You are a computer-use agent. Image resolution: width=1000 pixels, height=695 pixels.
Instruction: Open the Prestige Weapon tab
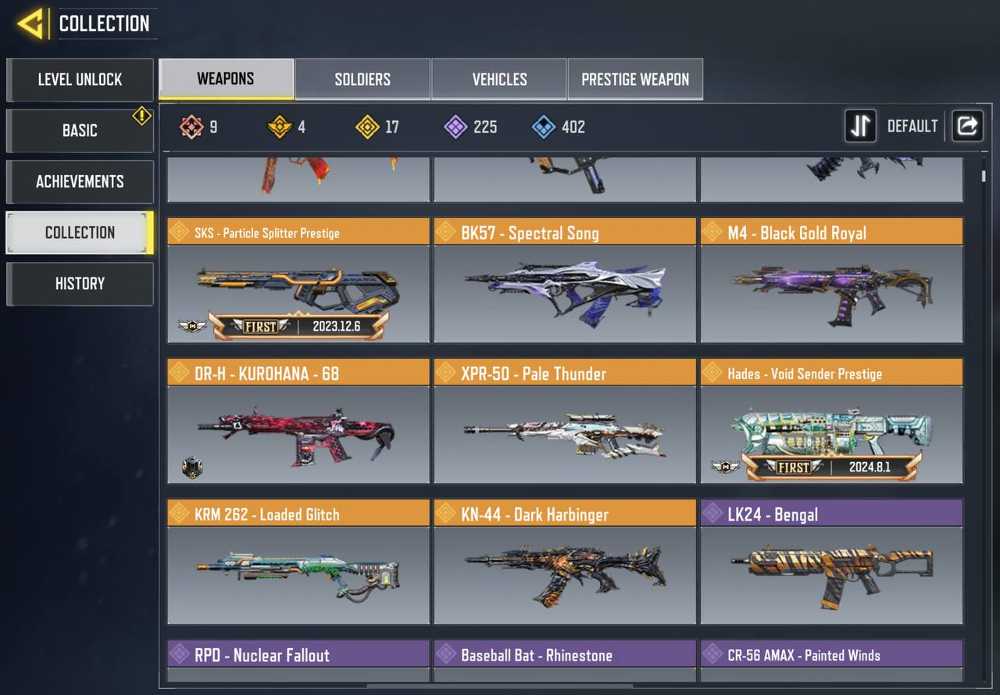tap(635, 79)
